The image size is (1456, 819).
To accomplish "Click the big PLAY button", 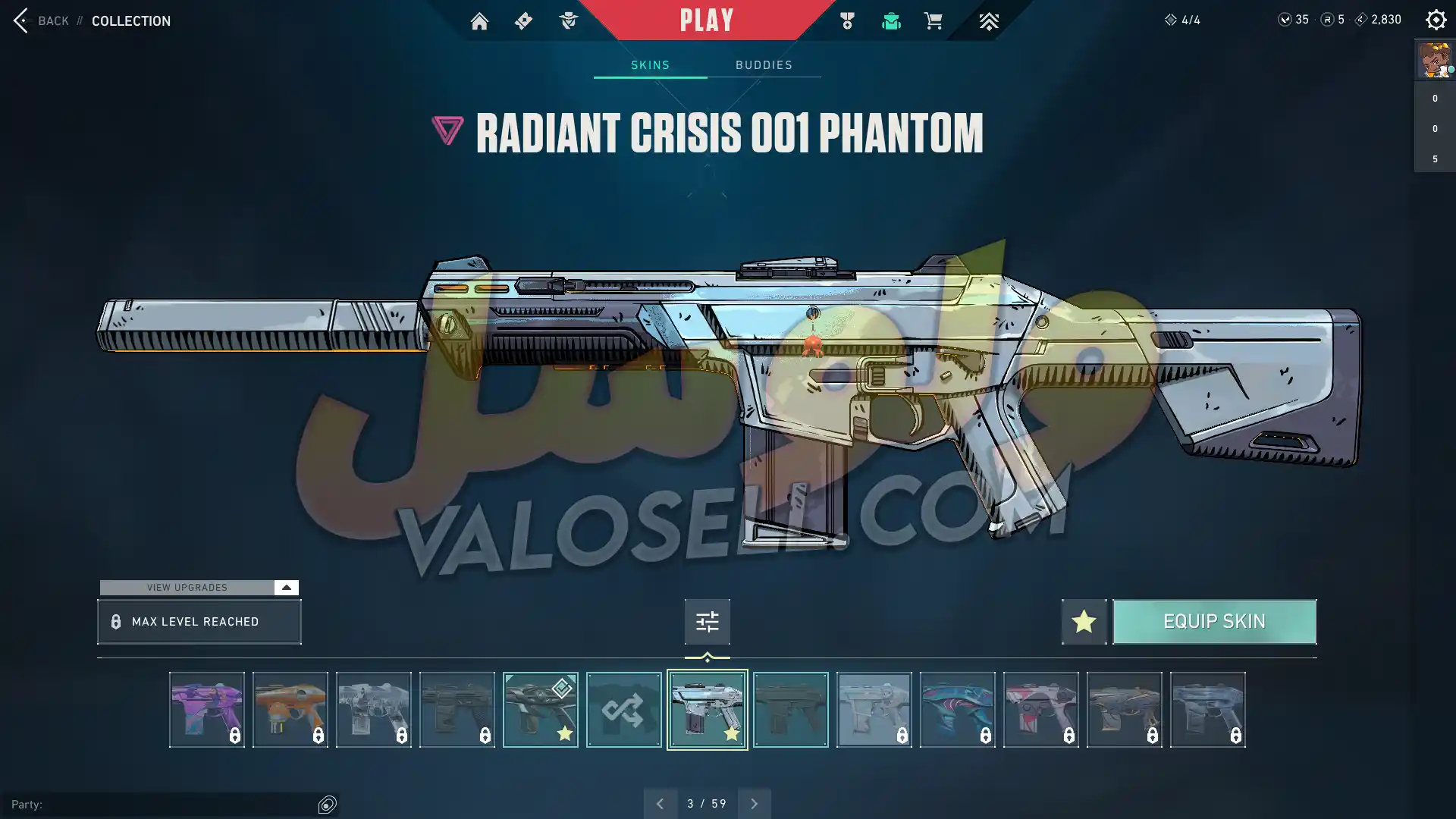I will (x=706, y=20).
